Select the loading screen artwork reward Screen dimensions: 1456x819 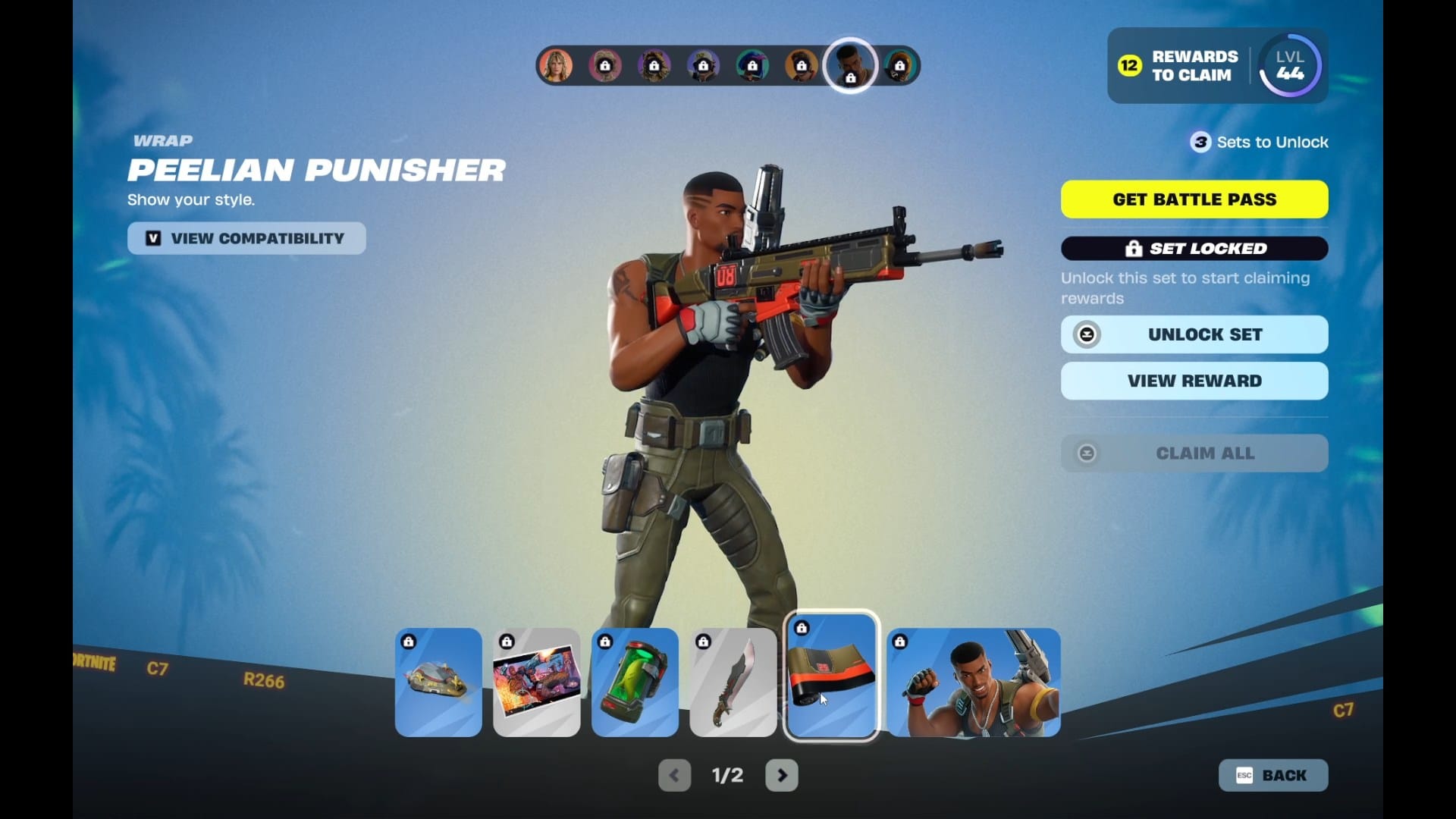tap(537, 682)
